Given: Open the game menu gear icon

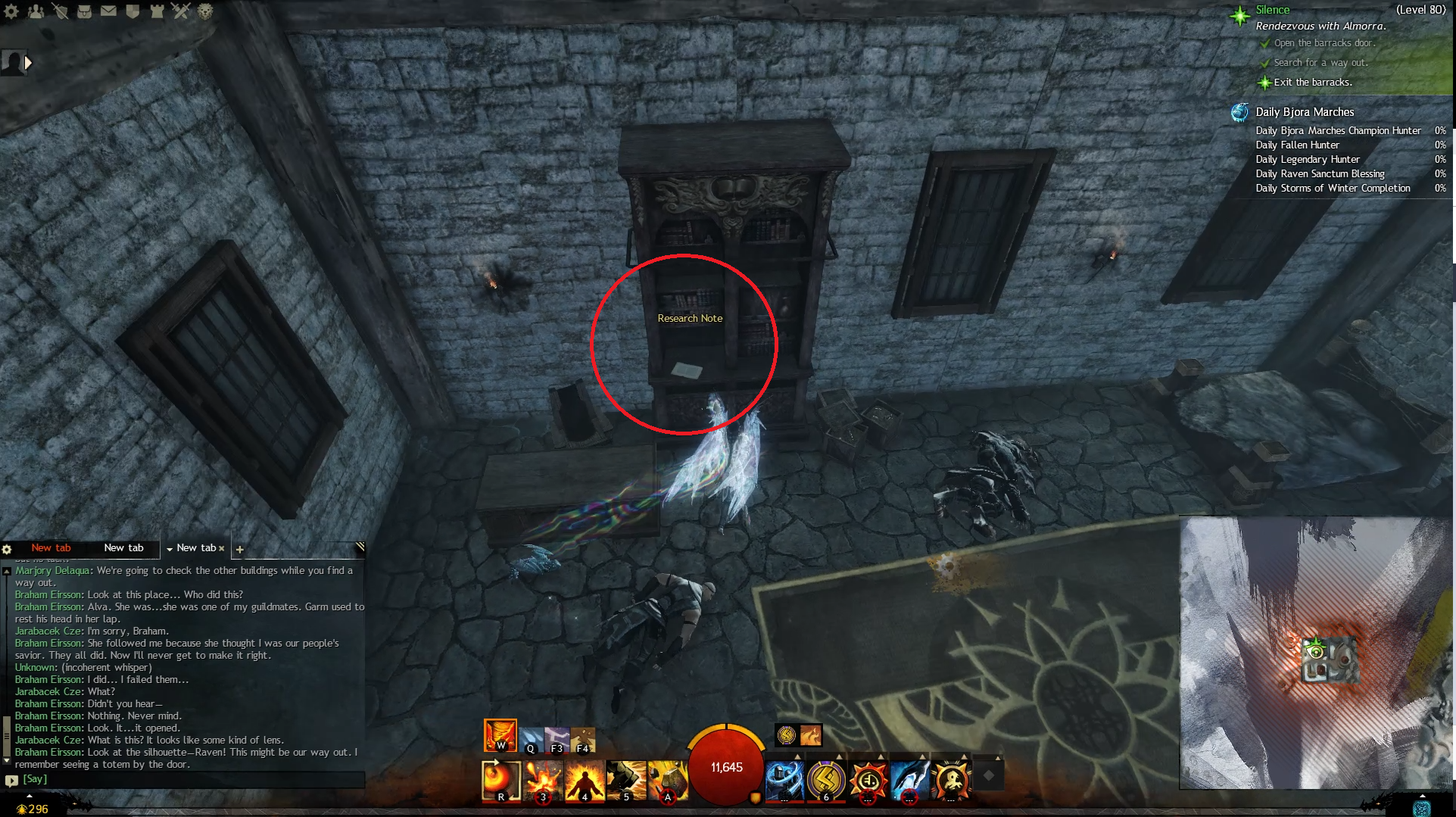Looking at the screenshot, I should click(11, 11).
